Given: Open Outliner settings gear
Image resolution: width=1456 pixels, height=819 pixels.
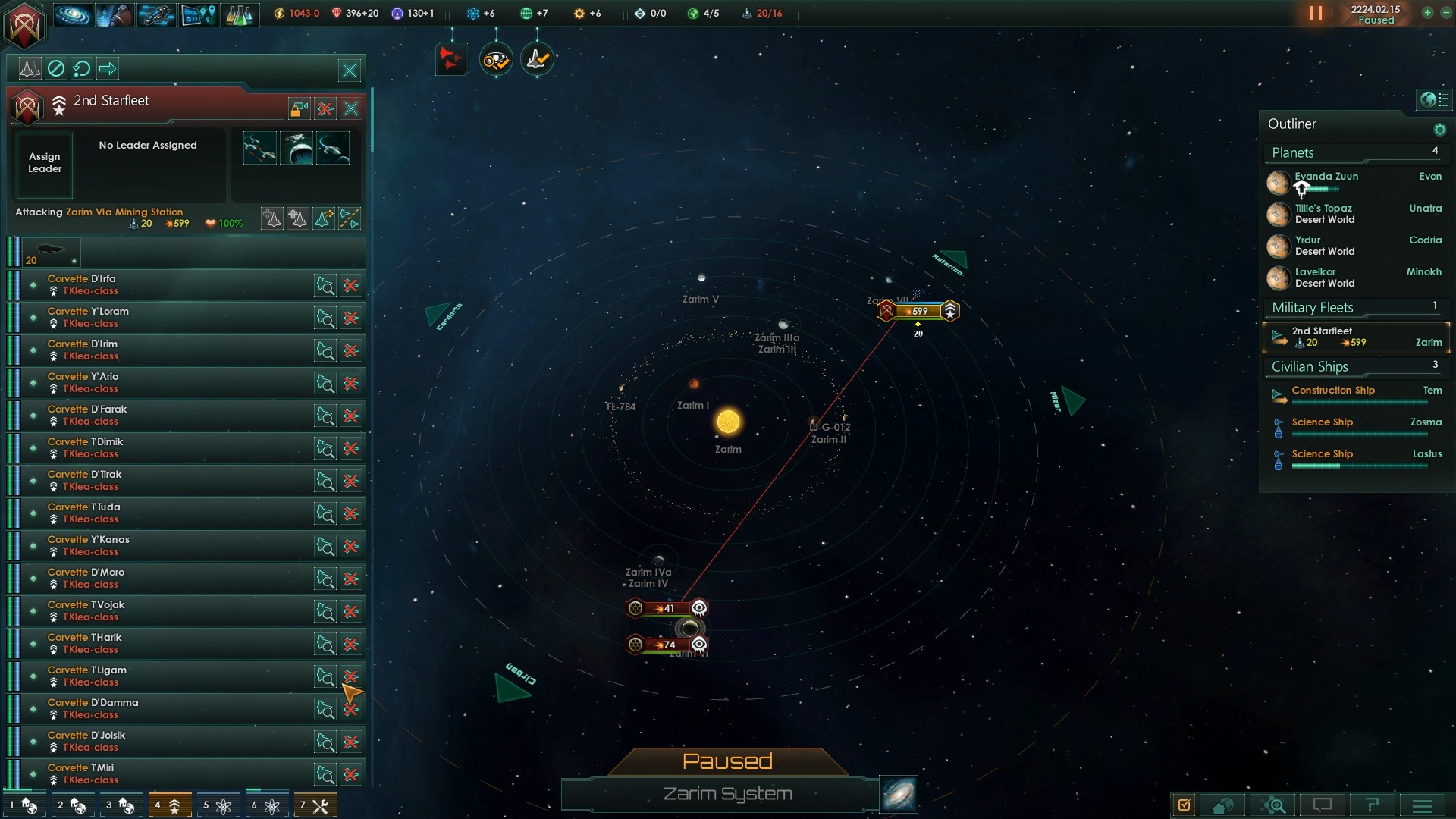Looking at the screenshot, I should [x=1439, y=130].
